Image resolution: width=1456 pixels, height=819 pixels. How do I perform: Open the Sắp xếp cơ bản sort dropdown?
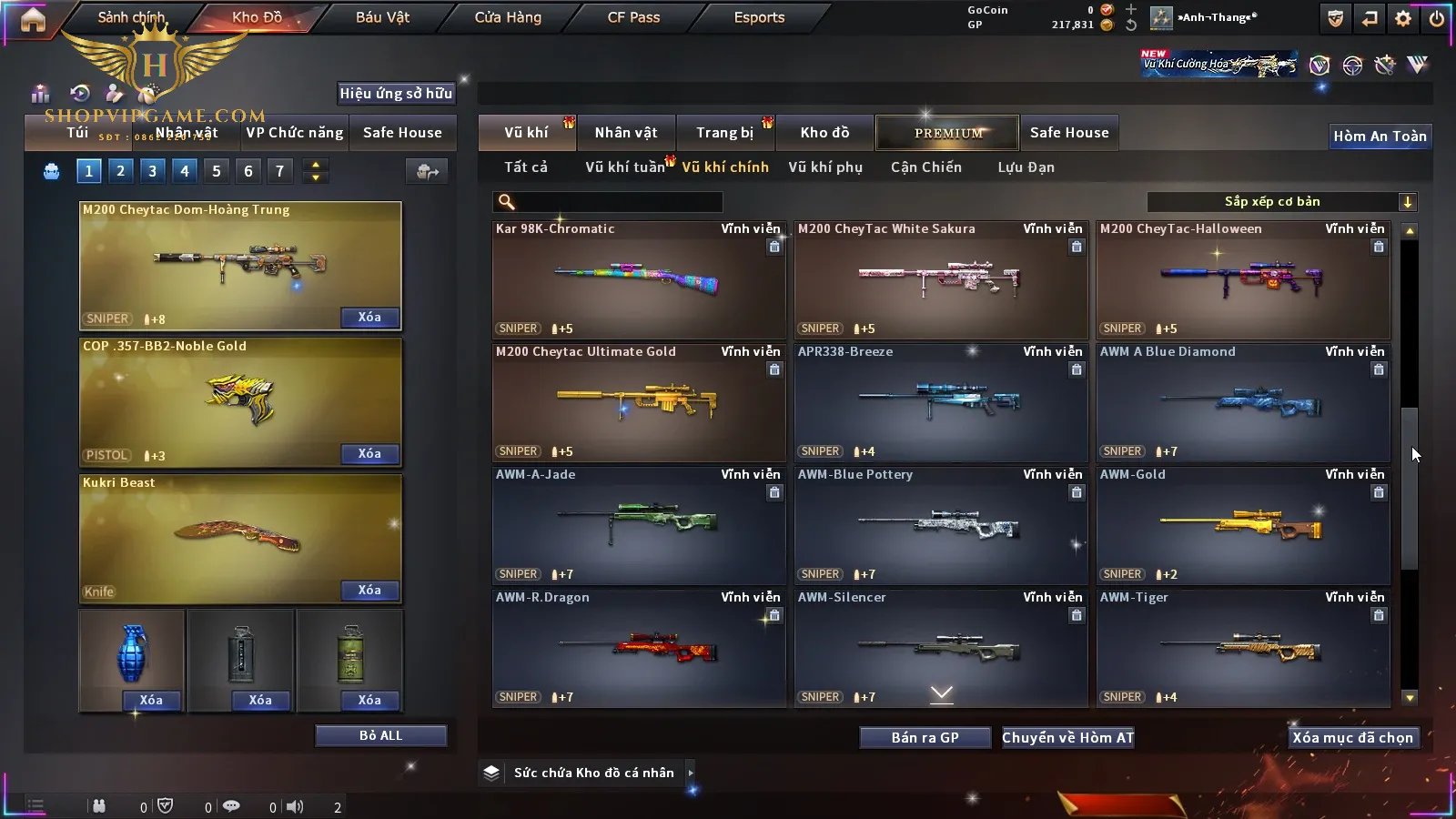click(x=1281, y=202)
